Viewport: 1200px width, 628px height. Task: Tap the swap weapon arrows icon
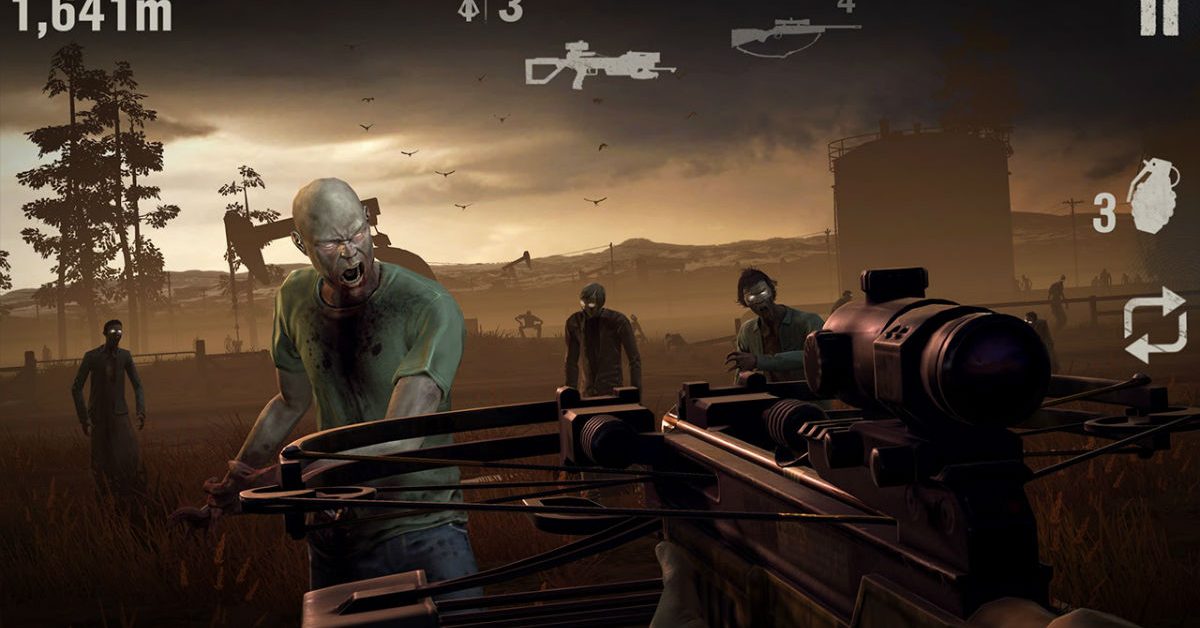(x=1155, y=324)
